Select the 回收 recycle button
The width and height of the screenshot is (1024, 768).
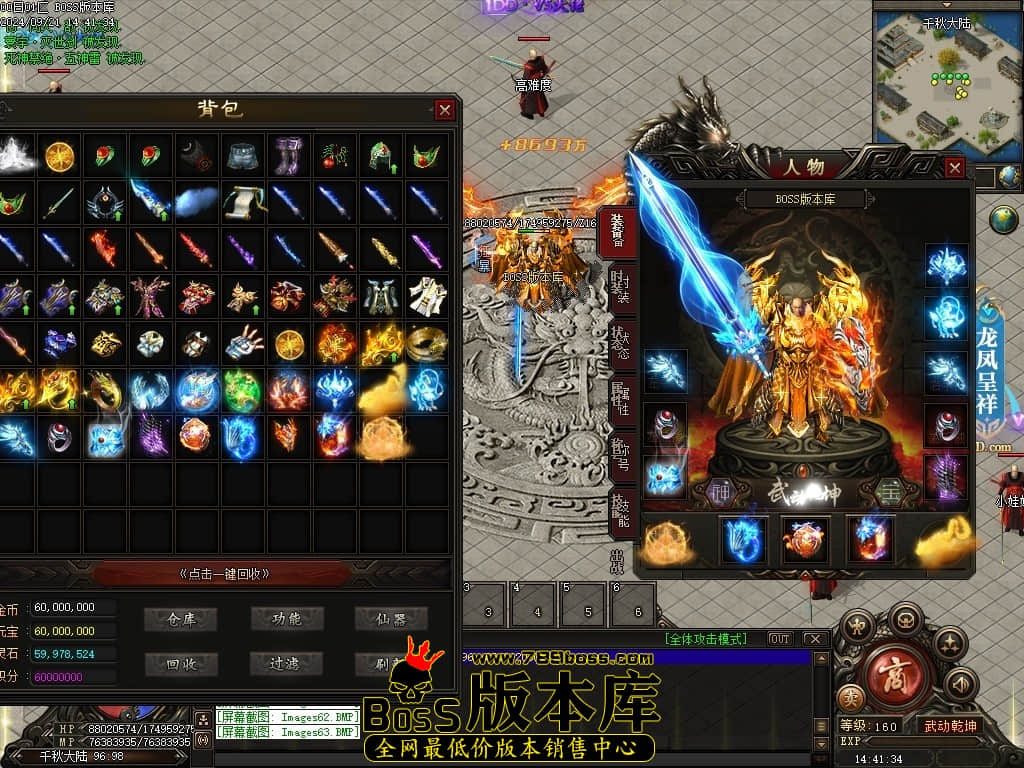click(181, 663)
